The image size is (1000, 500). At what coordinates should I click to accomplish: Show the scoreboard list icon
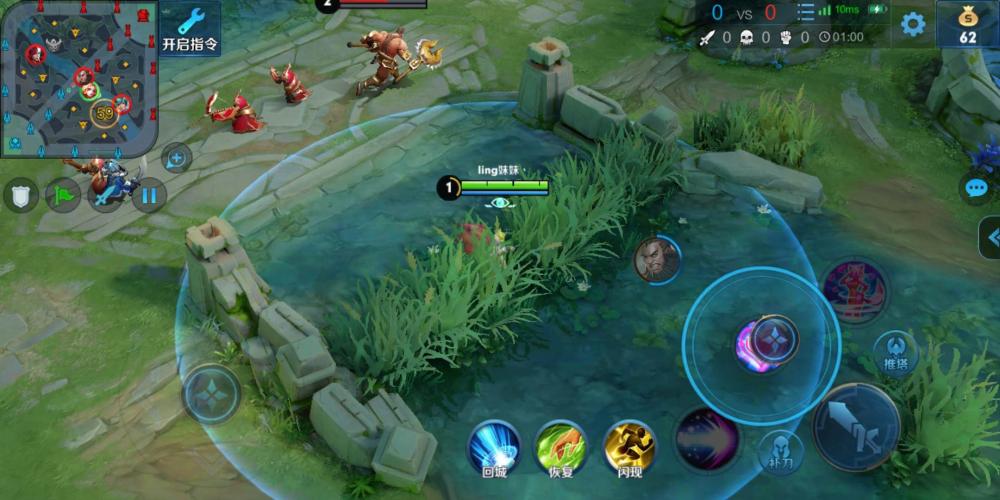click(x=805, y=13)
